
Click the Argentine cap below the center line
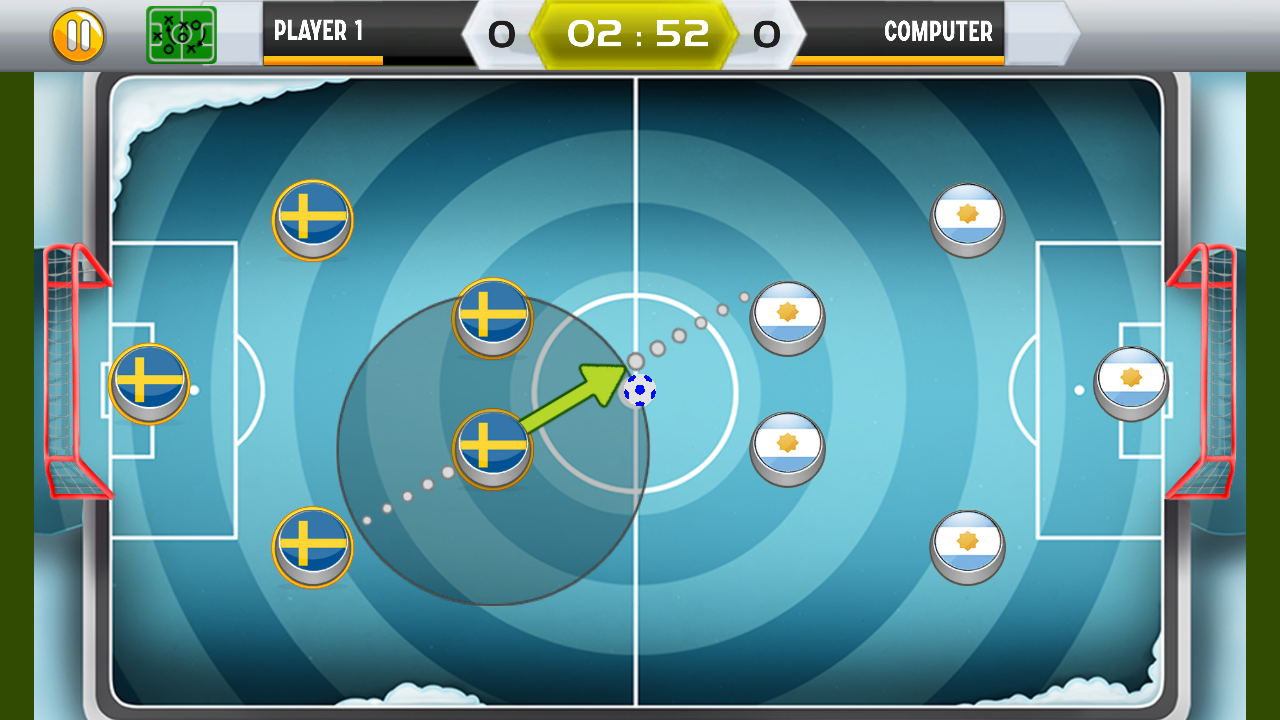tap(787, 449)
